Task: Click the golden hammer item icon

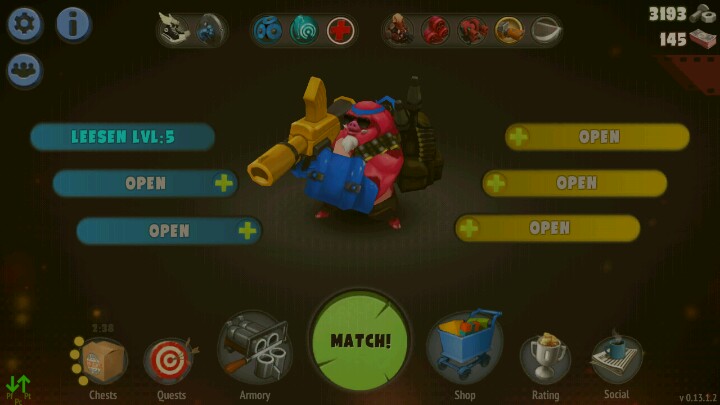Action: [x=508, y=30]
